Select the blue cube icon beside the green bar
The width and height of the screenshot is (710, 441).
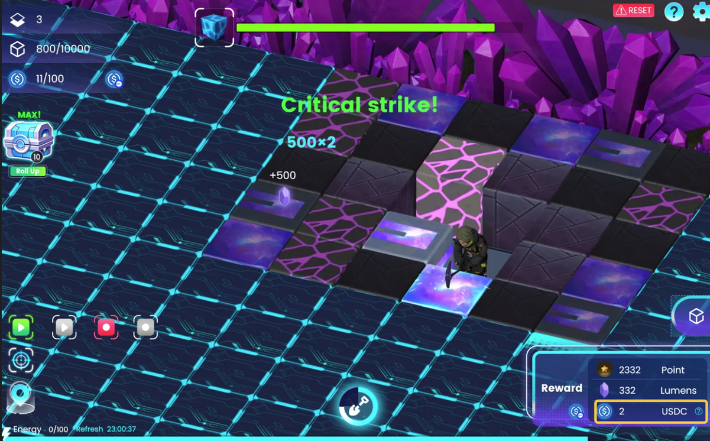(x=213, y=27)
